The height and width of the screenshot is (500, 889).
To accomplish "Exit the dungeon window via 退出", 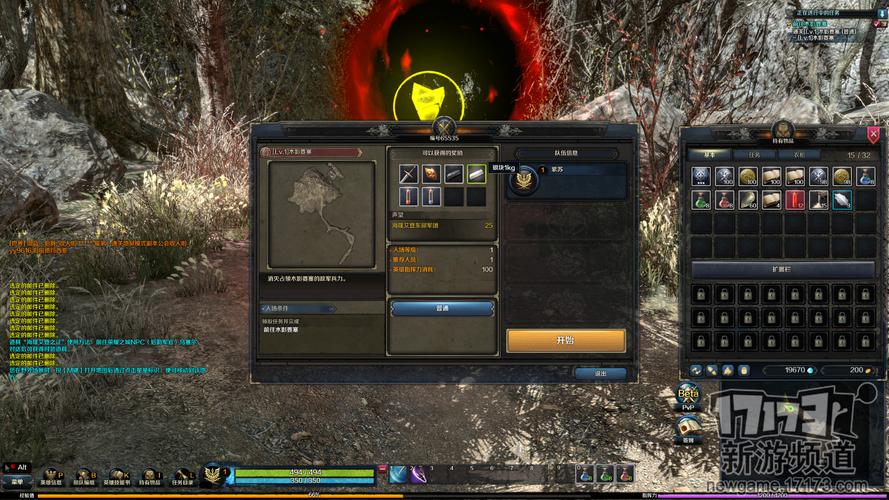I will pos(600,373).
